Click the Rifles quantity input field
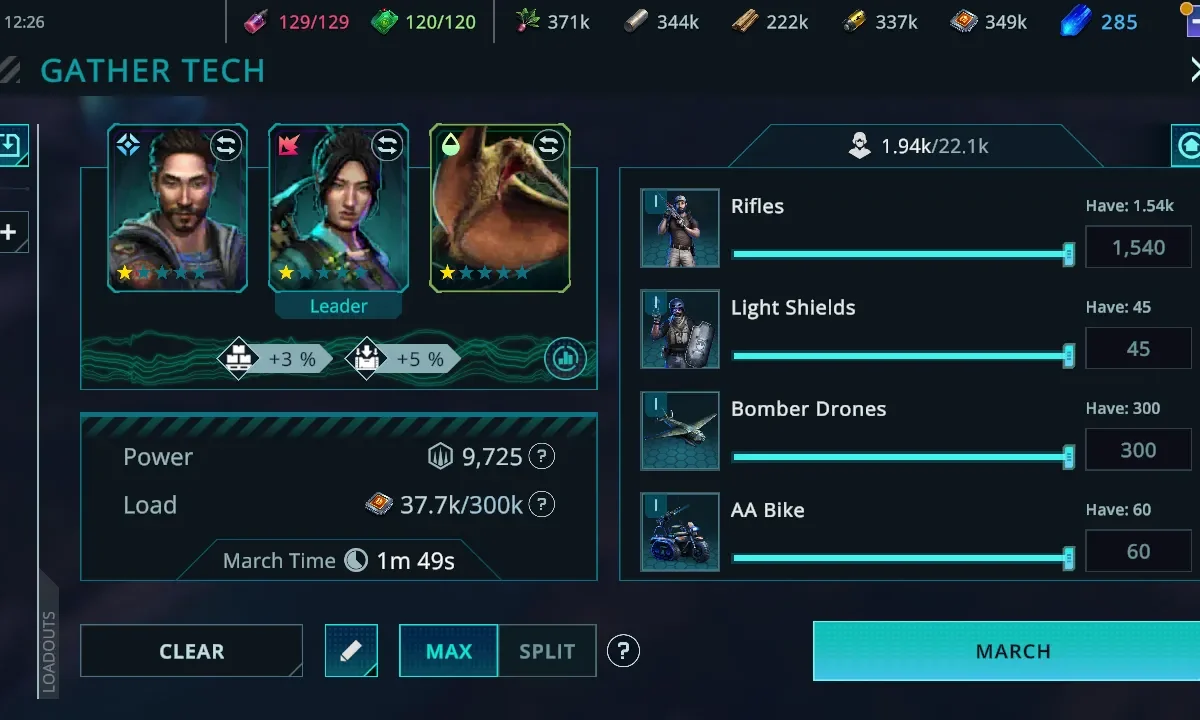 point(1138,248)
